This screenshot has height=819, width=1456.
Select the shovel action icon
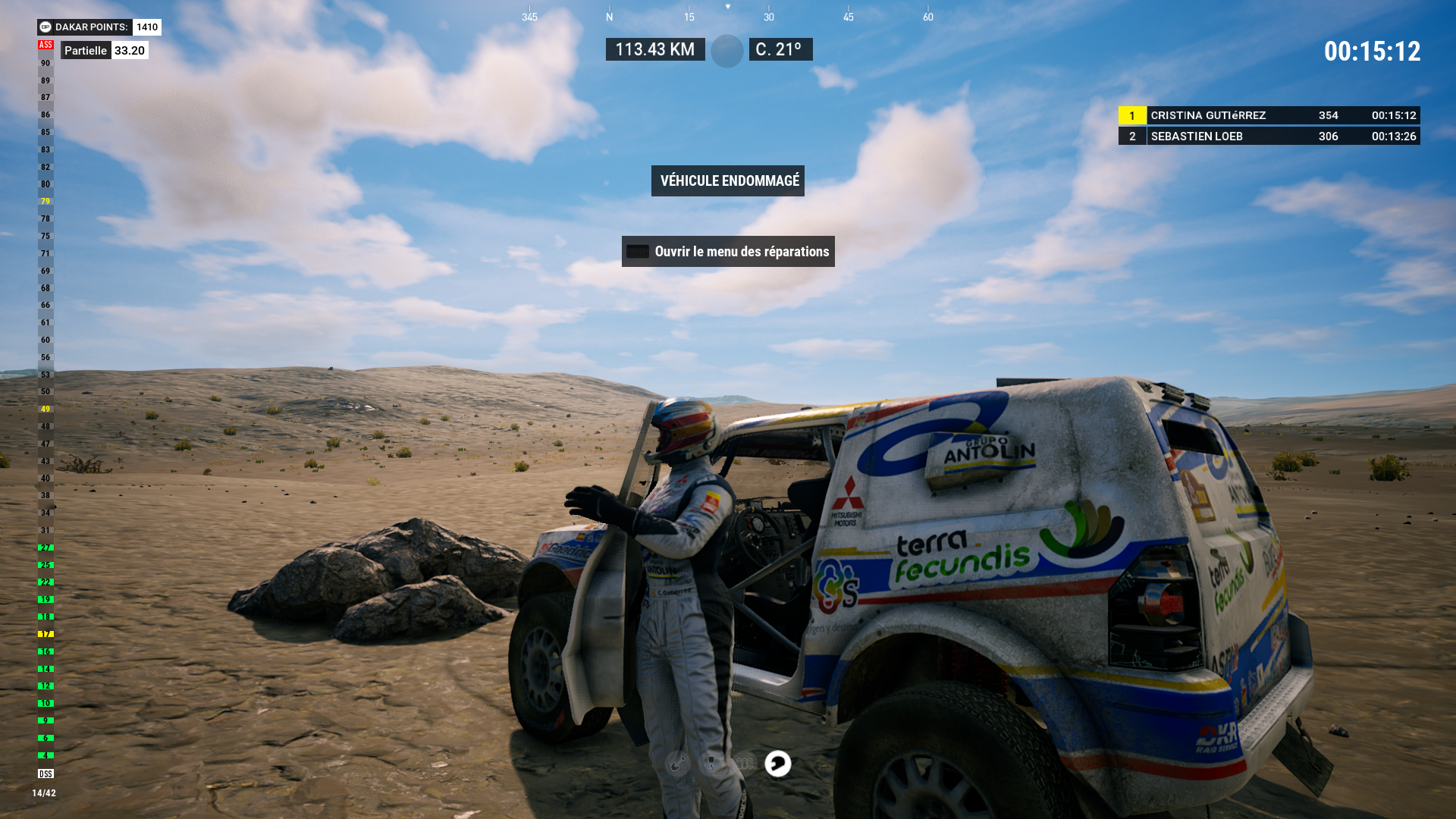[677, 764]
